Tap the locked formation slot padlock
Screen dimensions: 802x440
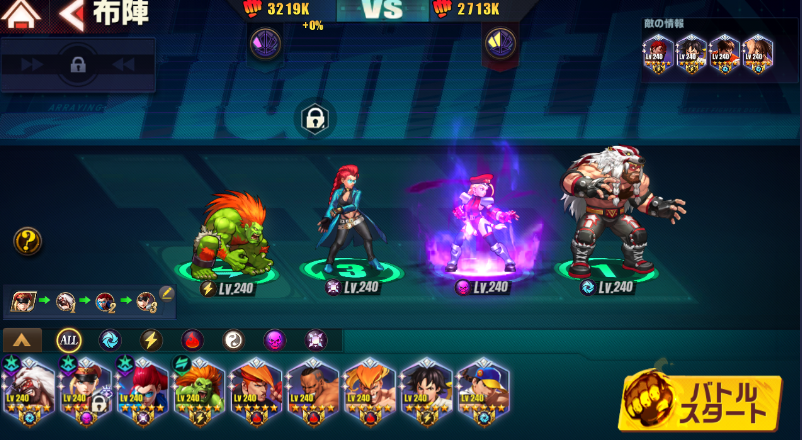tap(314, 119)
